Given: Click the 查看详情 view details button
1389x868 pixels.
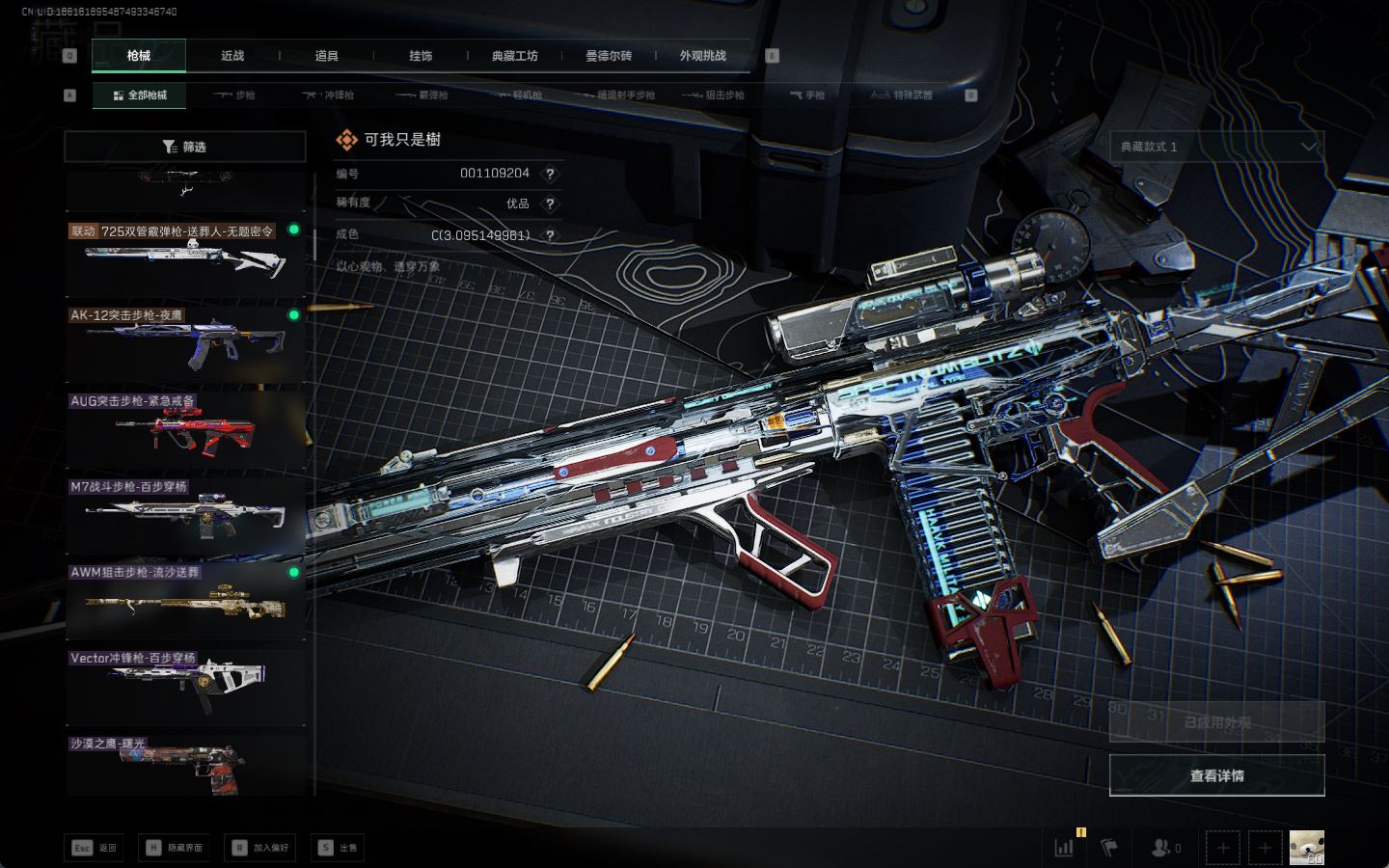Looking at the screenshot, I should coord(1216,775).
